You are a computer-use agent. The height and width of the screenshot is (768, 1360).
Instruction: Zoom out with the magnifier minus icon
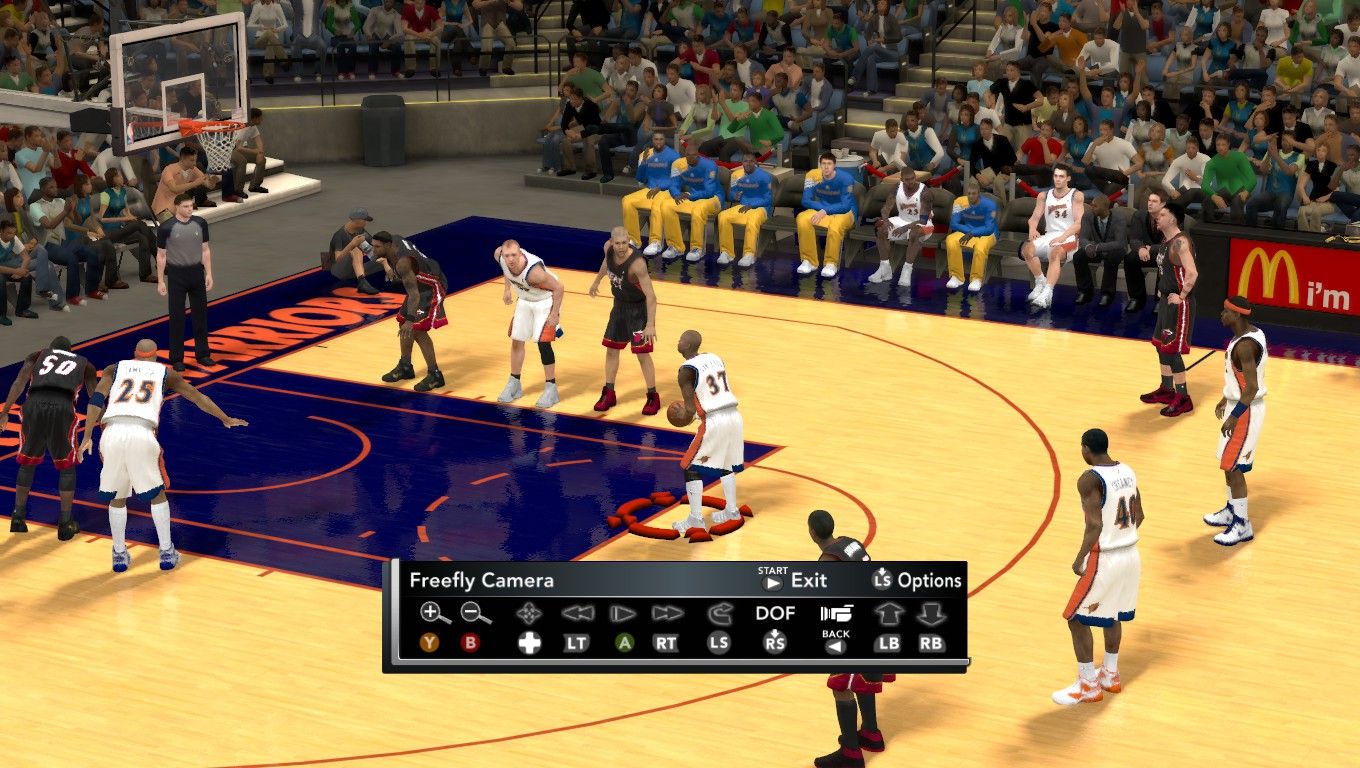coord(475,613)
